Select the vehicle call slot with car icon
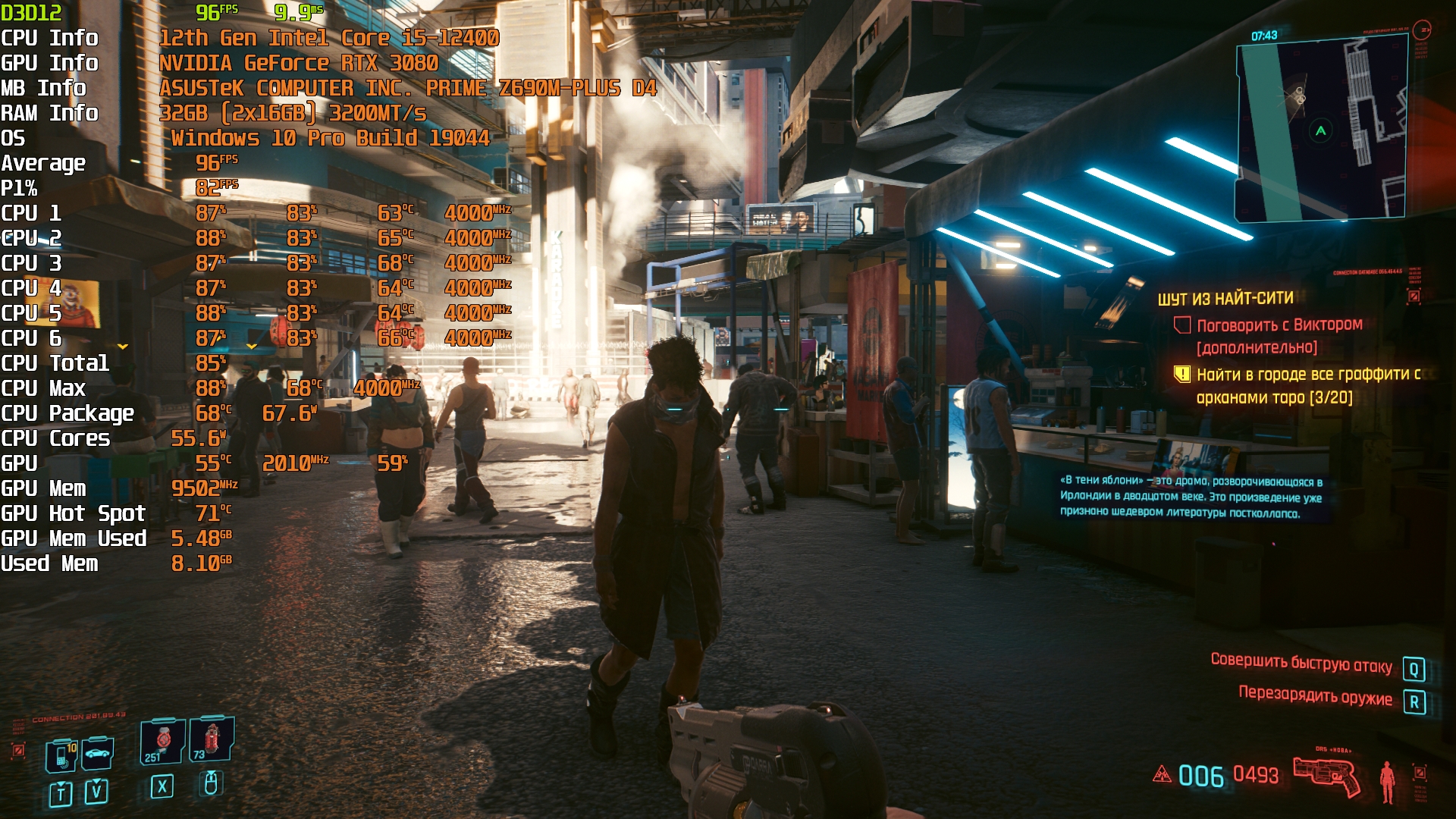Screen dimensions: 1456x819 98,753
